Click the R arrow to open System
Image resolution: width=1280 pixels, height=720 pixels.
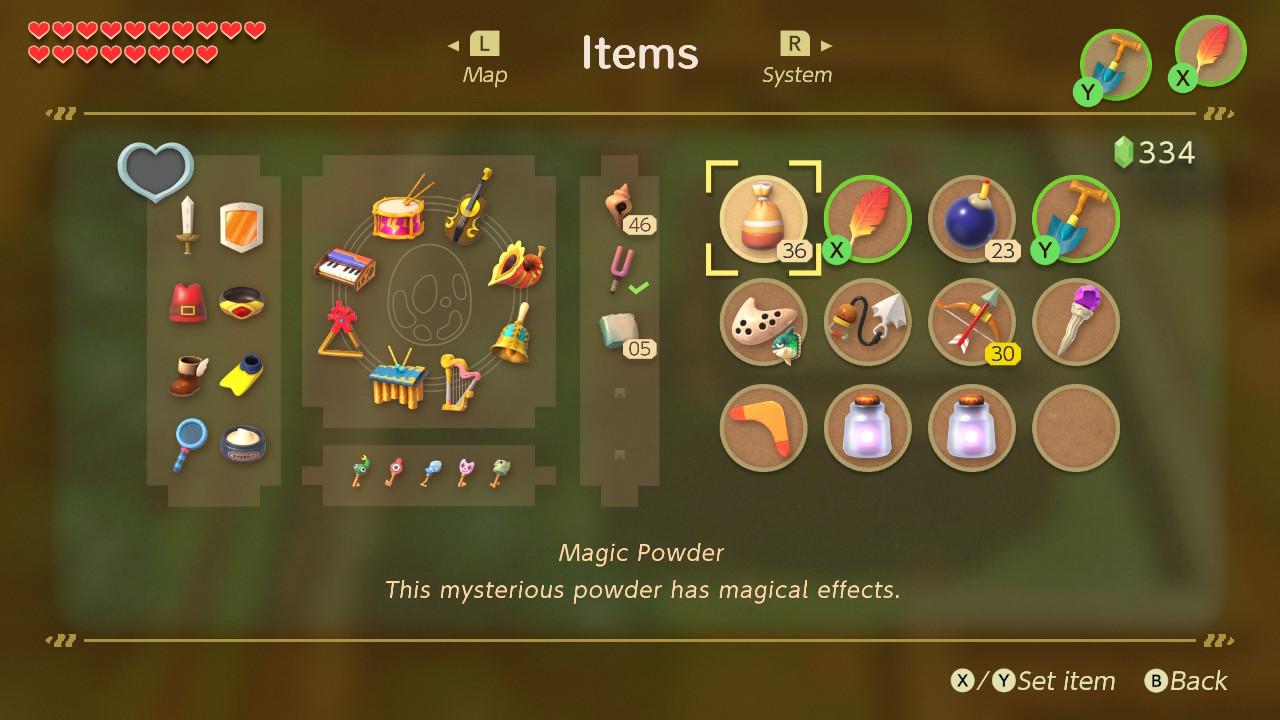click(x=825, y=43)
